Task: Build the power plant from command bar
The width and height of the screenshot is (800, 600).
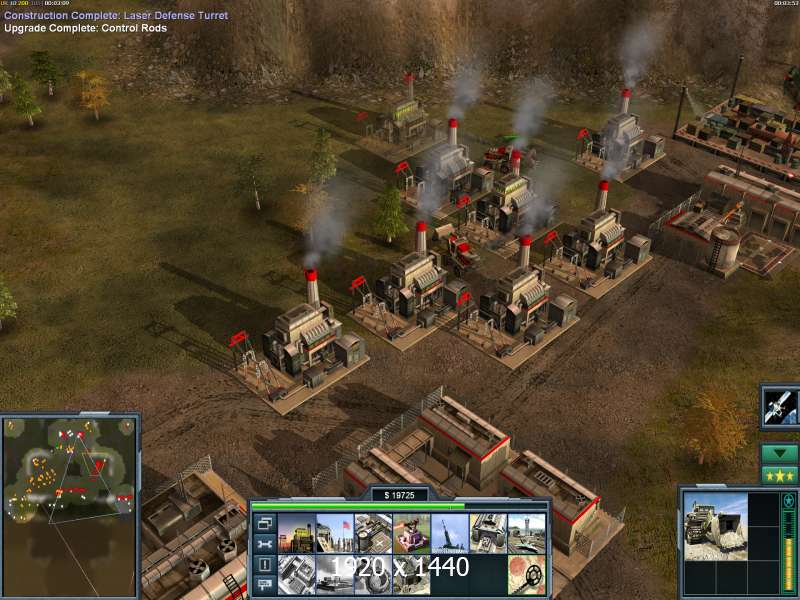Action: pyautogui.click(x=297, y=534)
